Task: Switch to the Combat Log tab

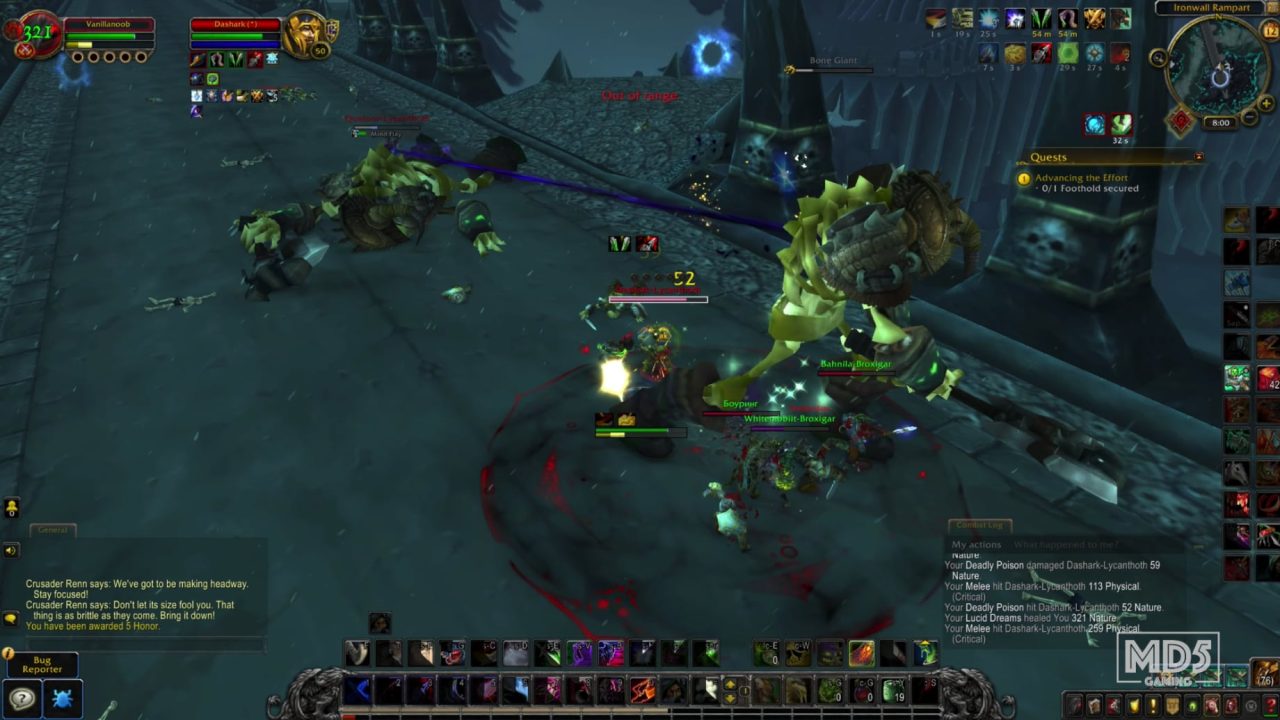Action: coord(980,524)
